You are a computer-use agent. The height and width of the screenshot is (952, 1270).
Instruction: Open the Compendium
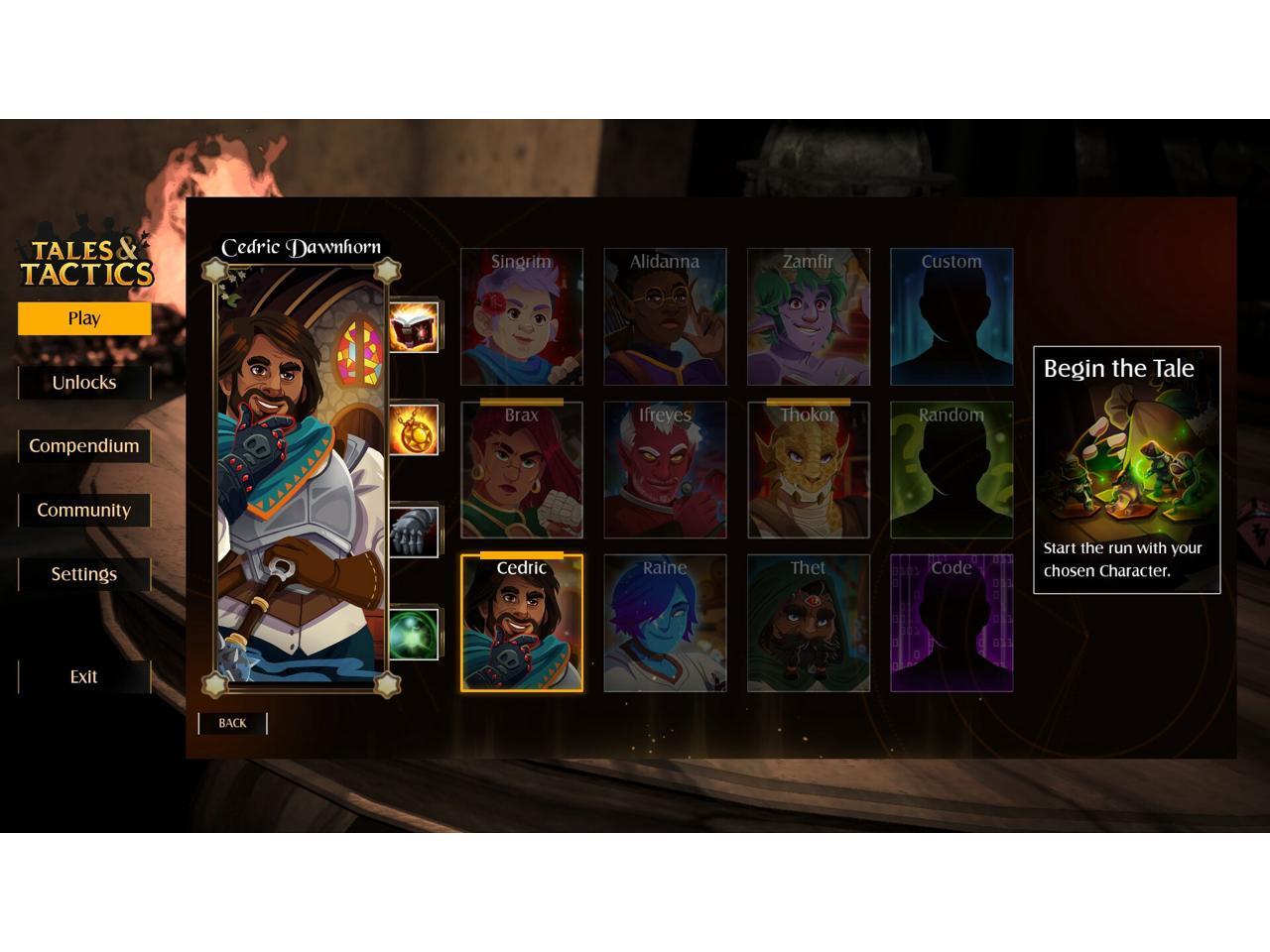point(84,446)
